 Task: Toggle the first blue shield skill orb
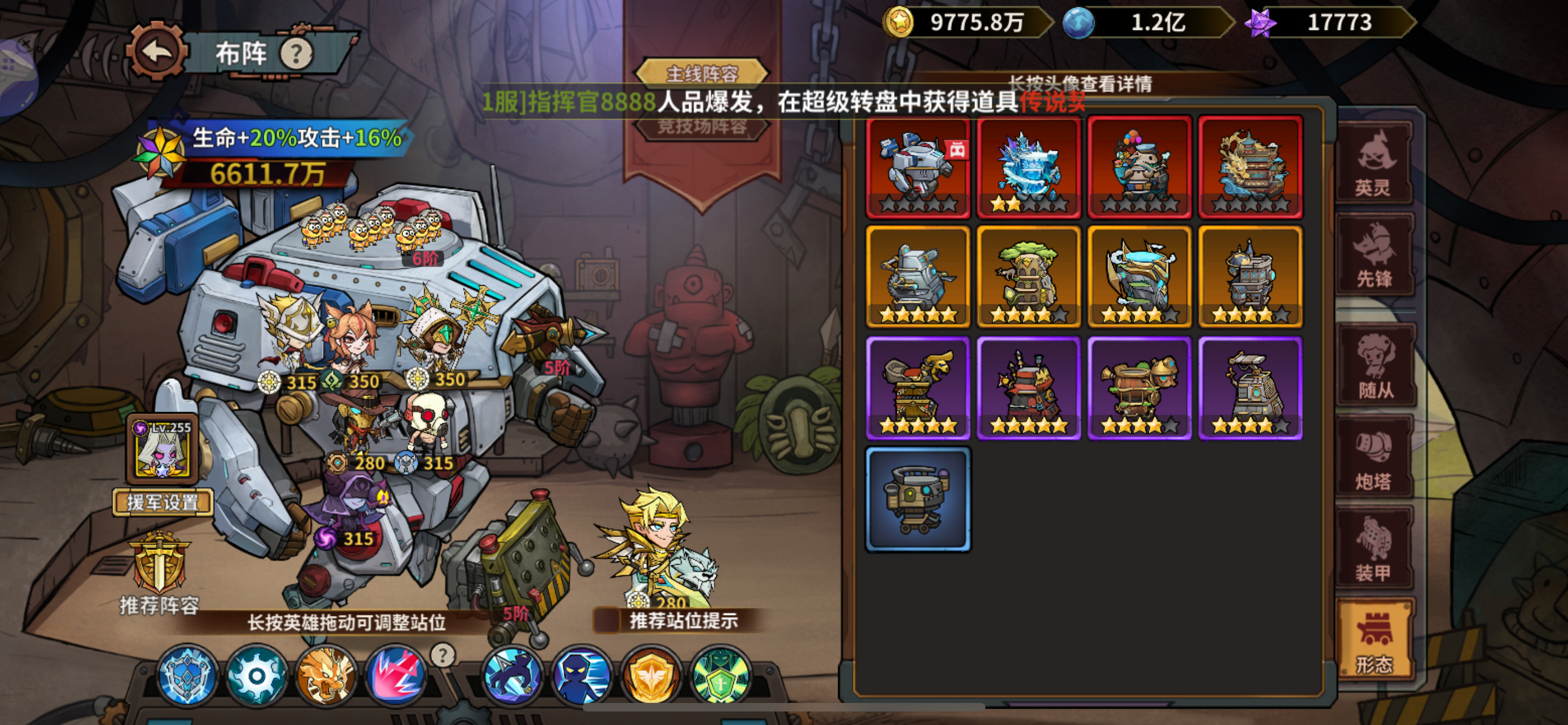[187, 676]
